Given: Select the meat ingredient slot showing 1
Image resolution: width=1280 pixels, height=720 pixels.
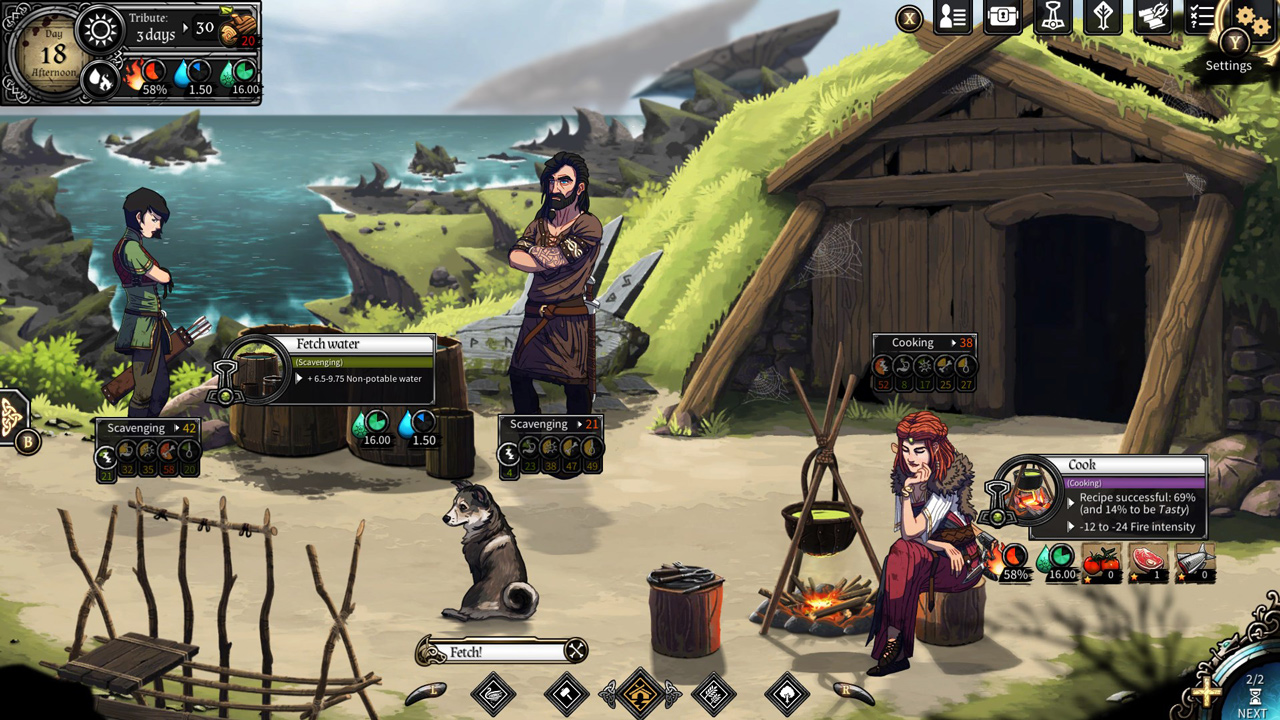Looking at the screenshot, I should tap(1150, 562).
